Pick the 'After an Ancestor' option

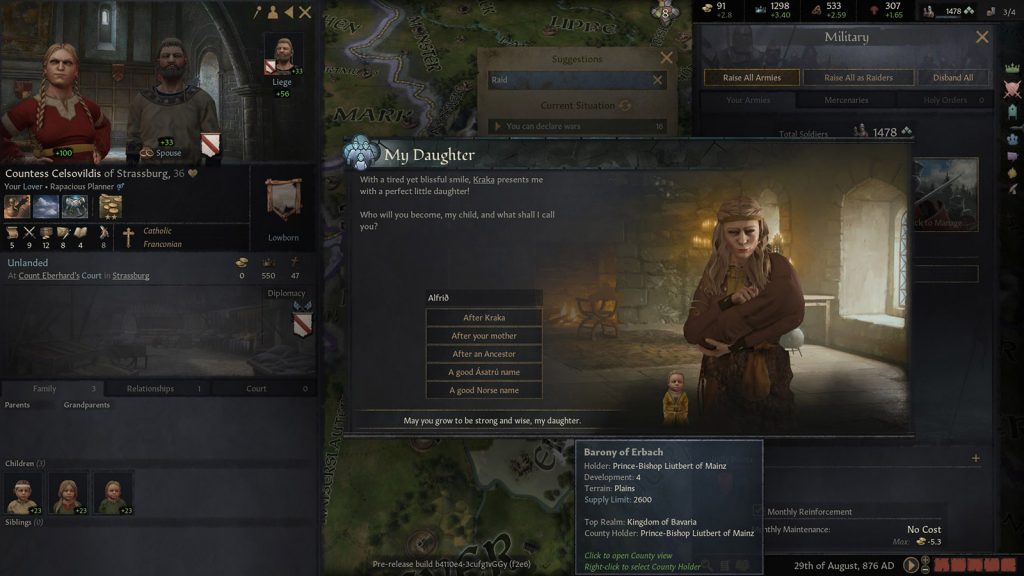click(x=484, y=354)
